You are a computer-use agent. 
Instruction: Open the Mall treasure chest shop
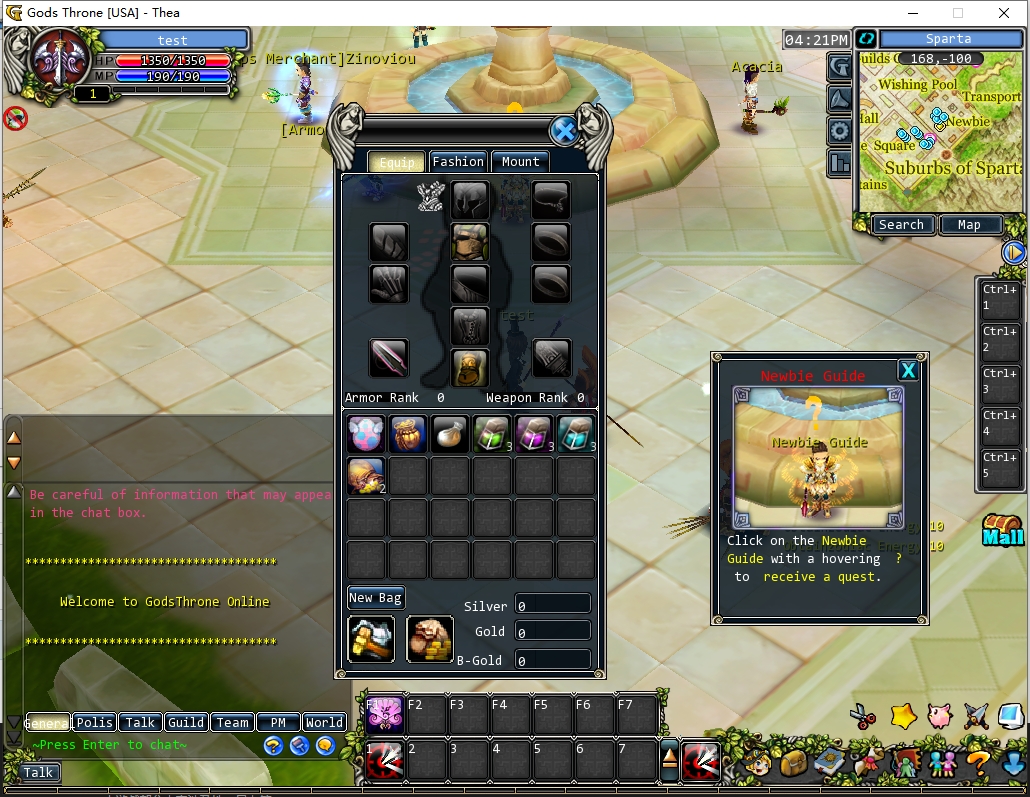[1002, 530]
